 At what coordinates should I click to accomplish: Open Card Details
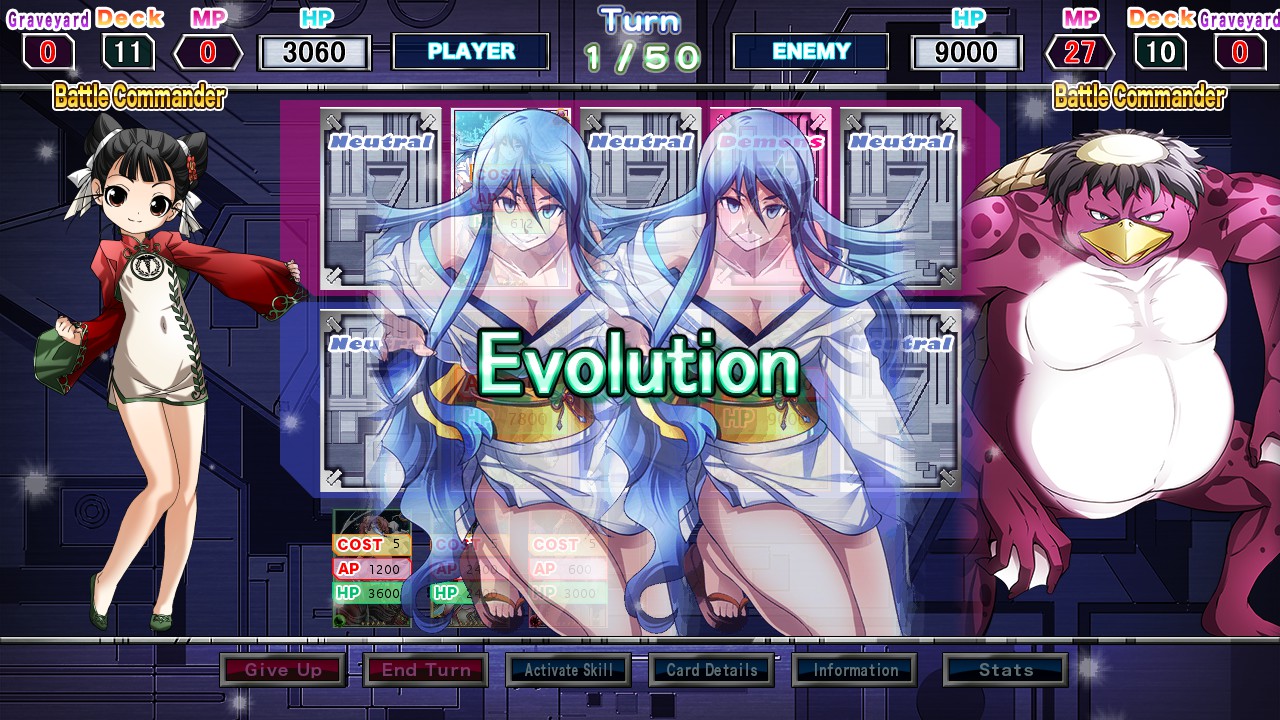[x=711, y=670]
